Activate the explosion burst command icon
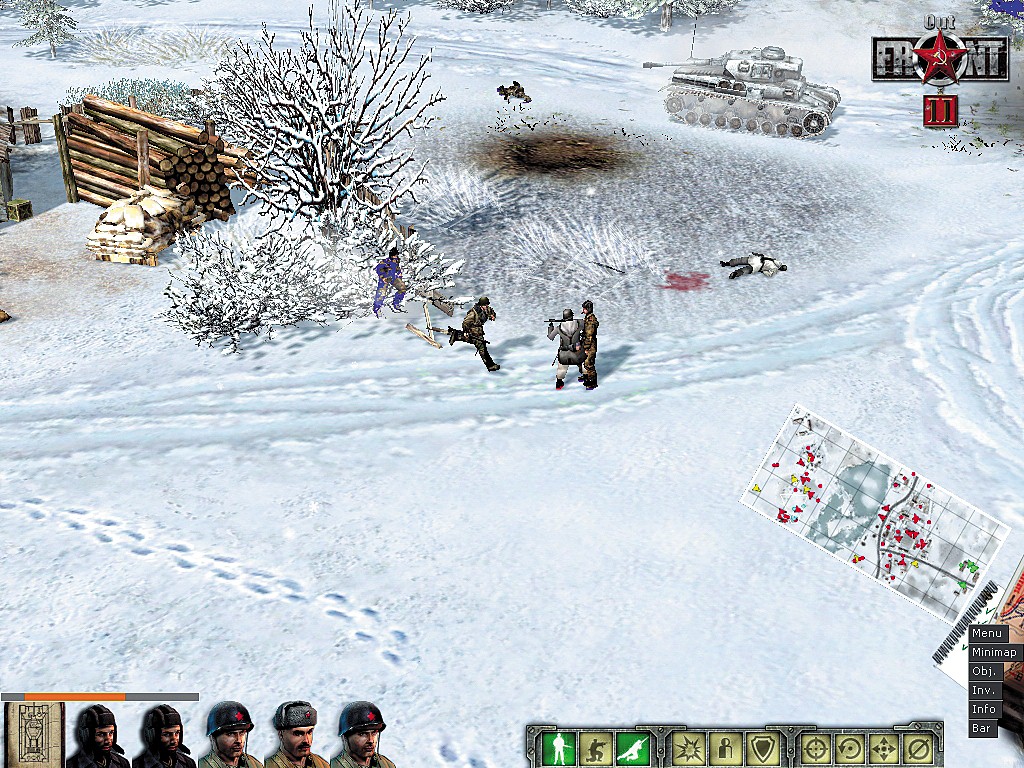 [688, 747]
